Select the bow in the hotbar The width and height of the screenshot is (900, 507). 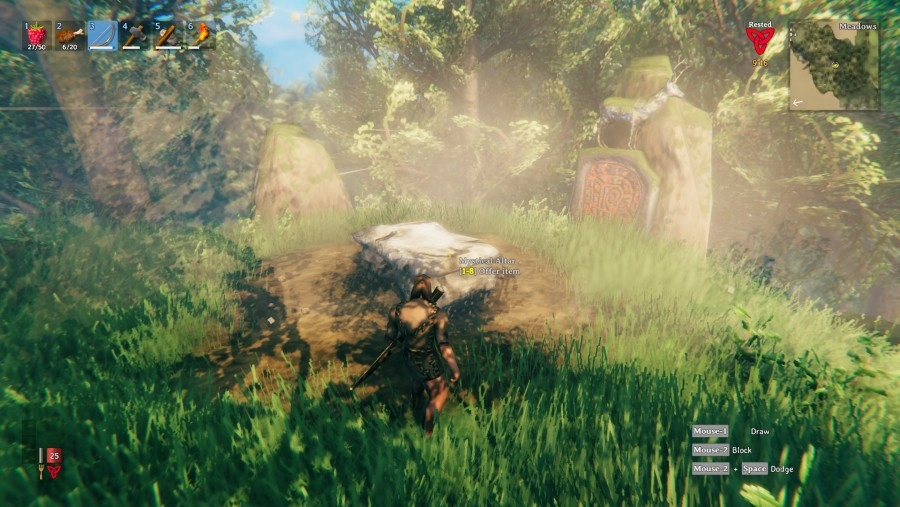tap(102, 35)
